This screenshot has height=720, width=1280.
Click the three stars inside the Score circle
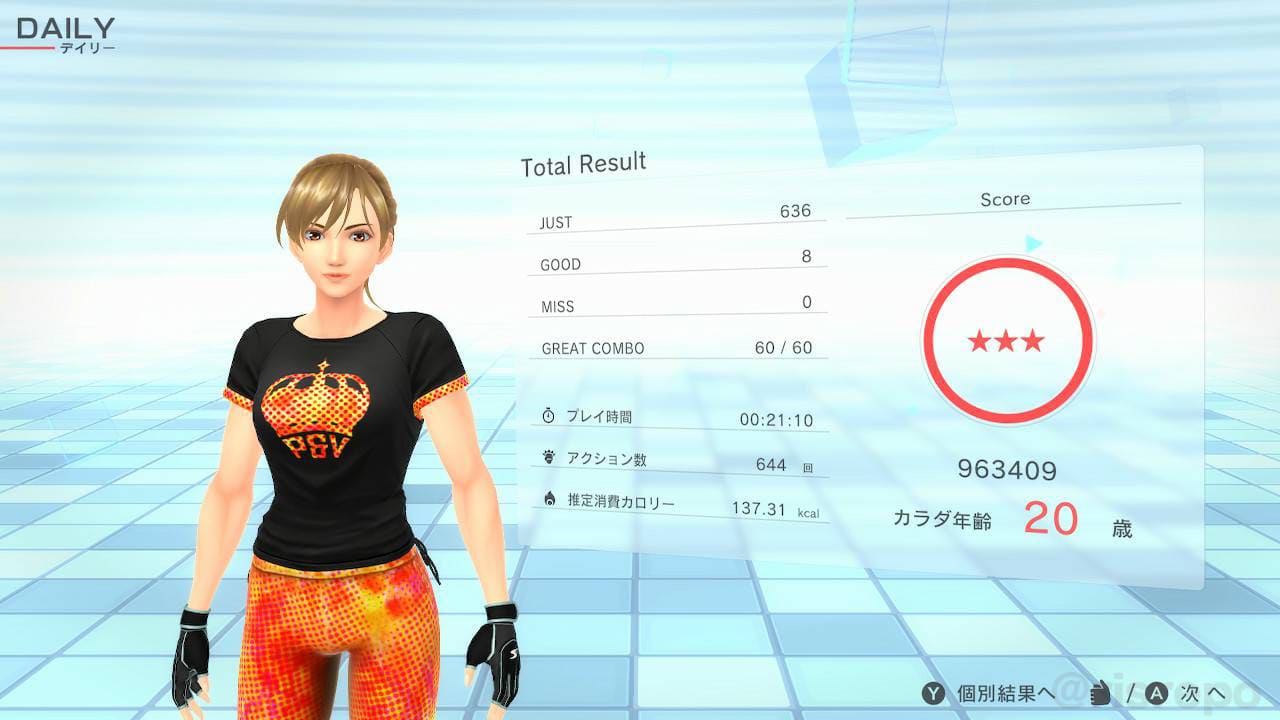[x=1006, y=340]
